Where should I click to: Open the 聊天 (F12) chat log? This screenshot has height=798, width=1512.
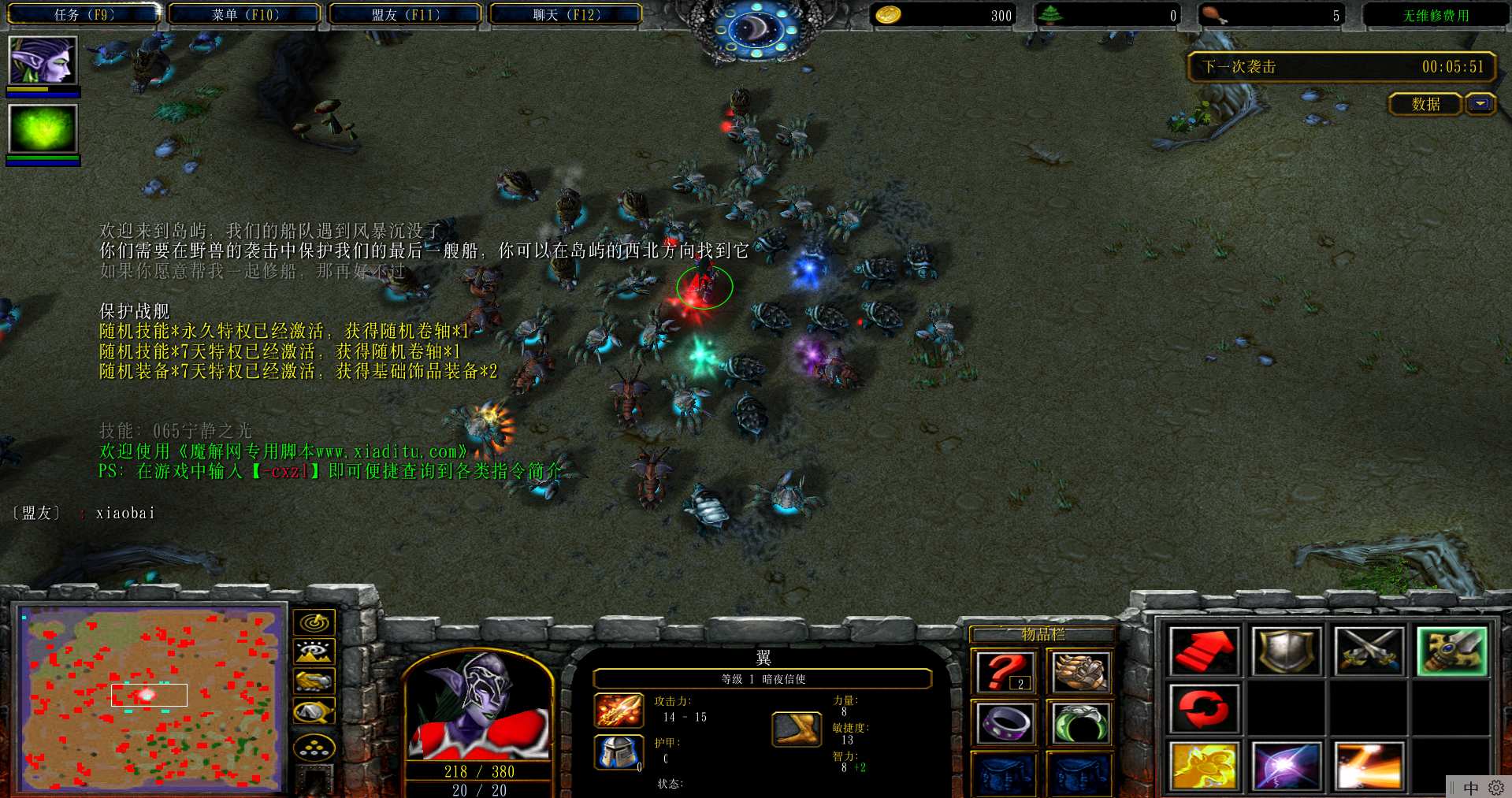[567, 14]
